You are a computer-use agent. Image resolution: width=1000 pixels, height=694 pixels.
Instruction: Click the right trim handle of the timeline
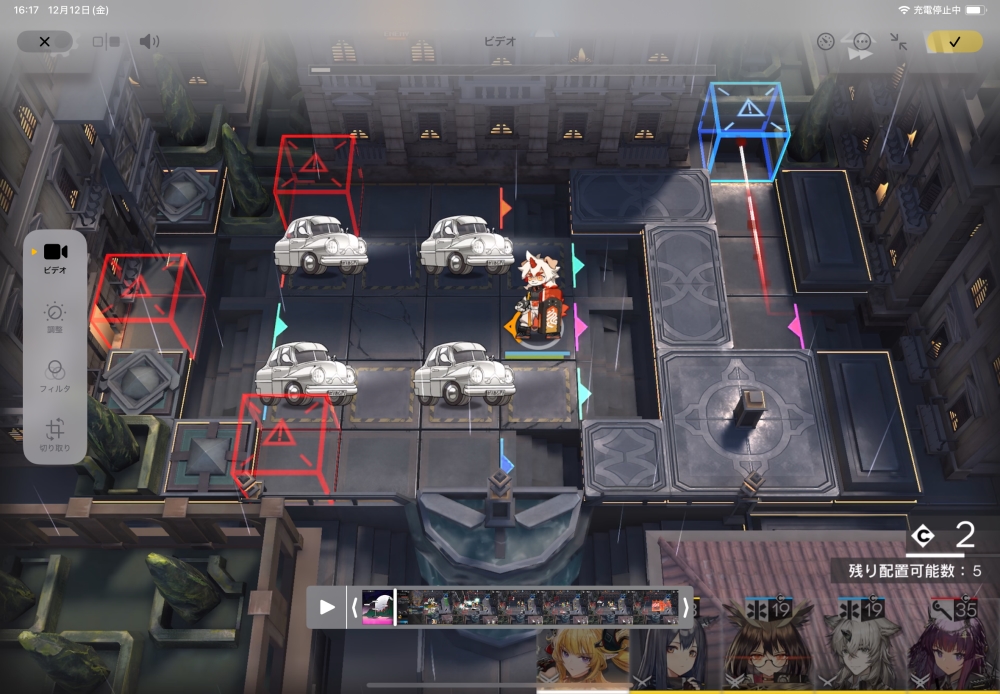coord(685,606)
